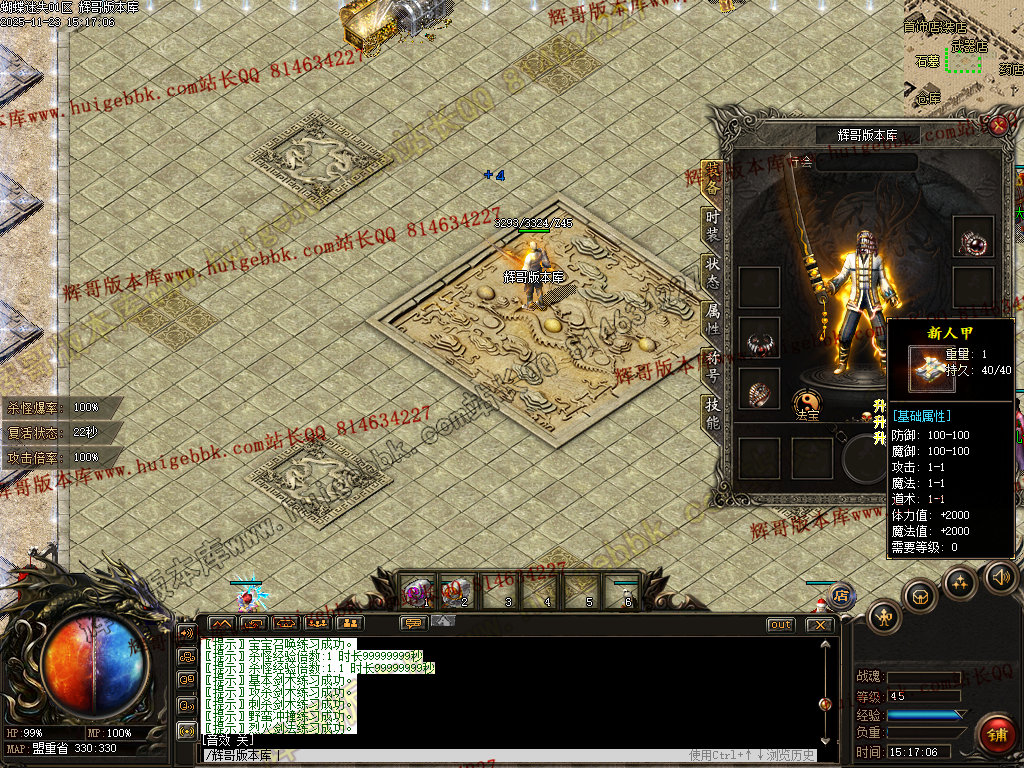Image resolution: width=1024 pixels, height=768 pixels.
Task: Click the red 铺 stall button
Action: (x=996, y=735)
